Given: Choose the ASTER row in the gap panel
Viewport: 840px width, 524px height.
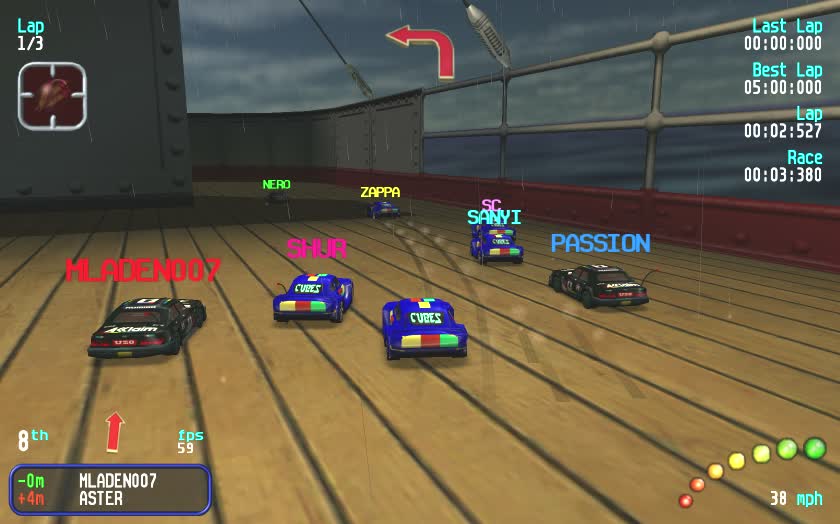Looking at the screenshot, I should click(x=110, y=498).
